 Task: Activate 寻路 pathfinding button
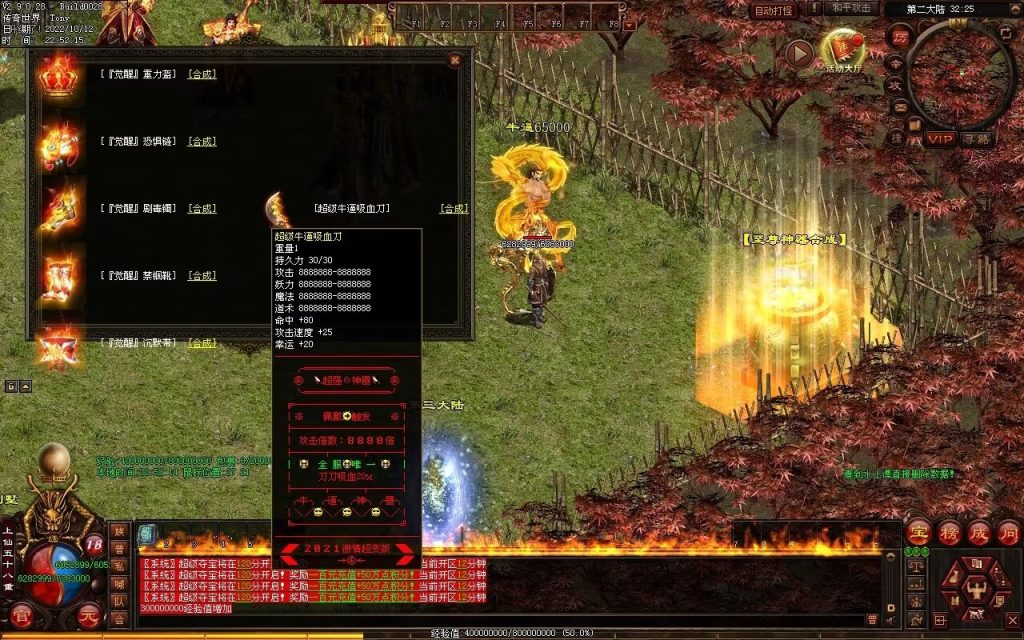coord(976,139)
